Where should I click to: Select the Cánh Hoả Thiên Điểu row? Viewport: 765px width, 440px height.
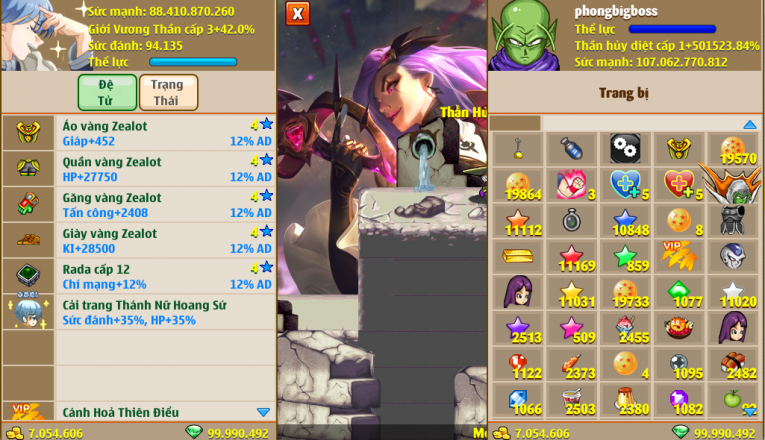coord(138,412)
